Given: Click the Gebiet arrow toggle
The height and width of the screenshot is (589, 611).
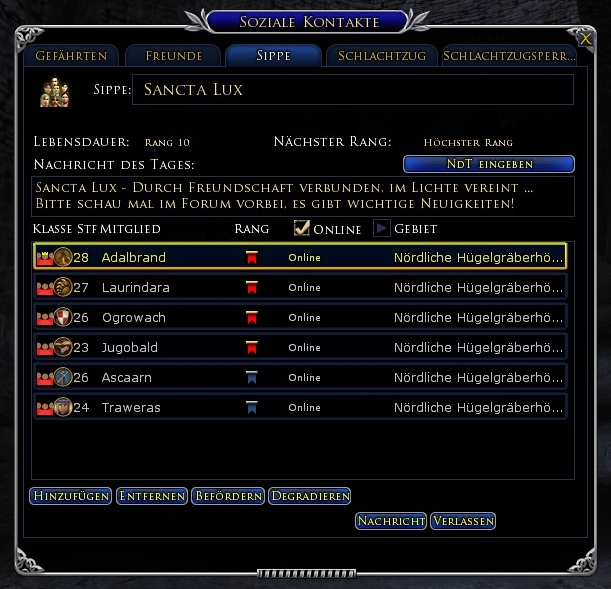Looking at the screenshot, I should (x=382, y=229).
